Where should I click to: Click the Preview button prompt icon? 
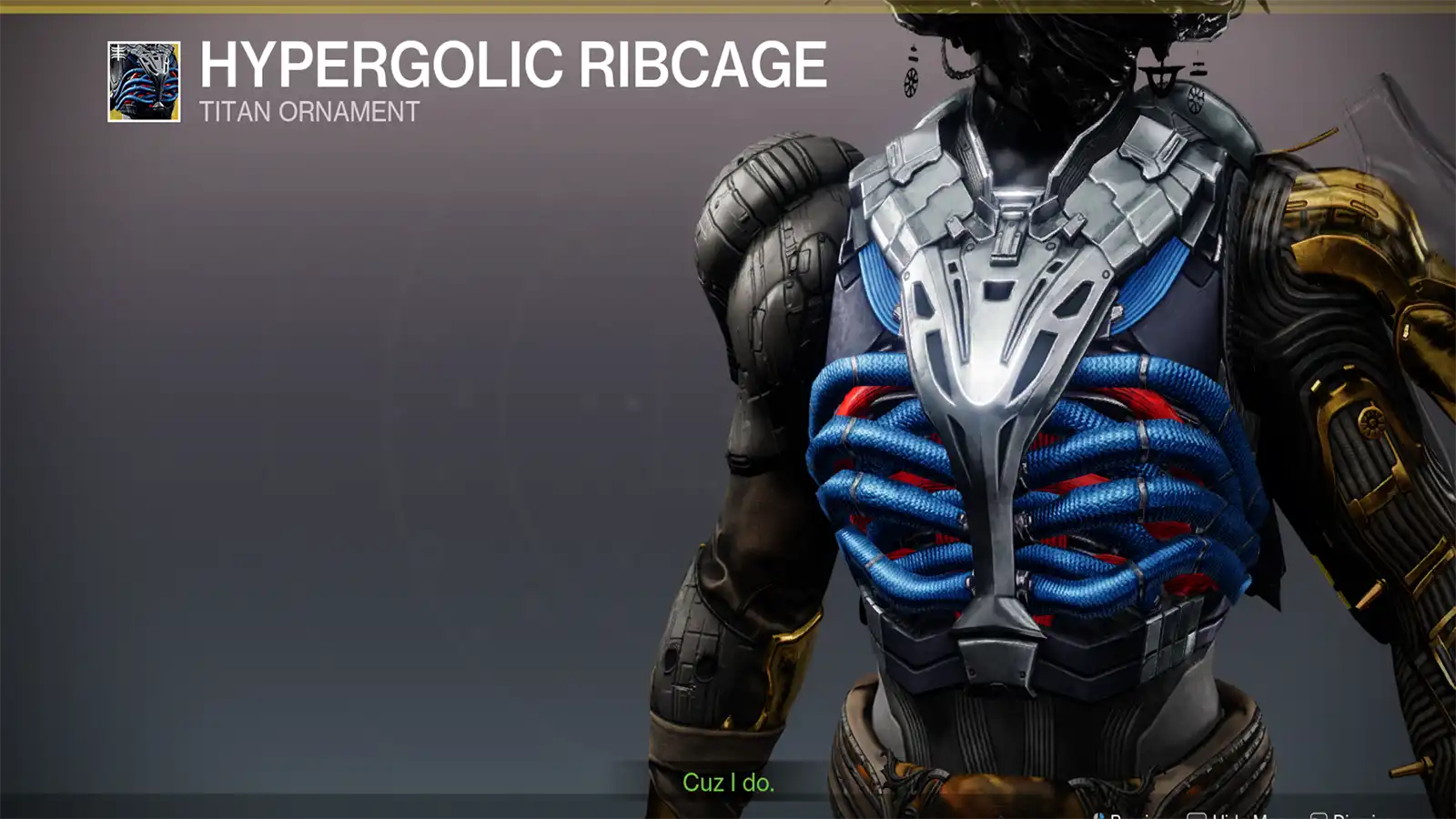point(1099,814)
